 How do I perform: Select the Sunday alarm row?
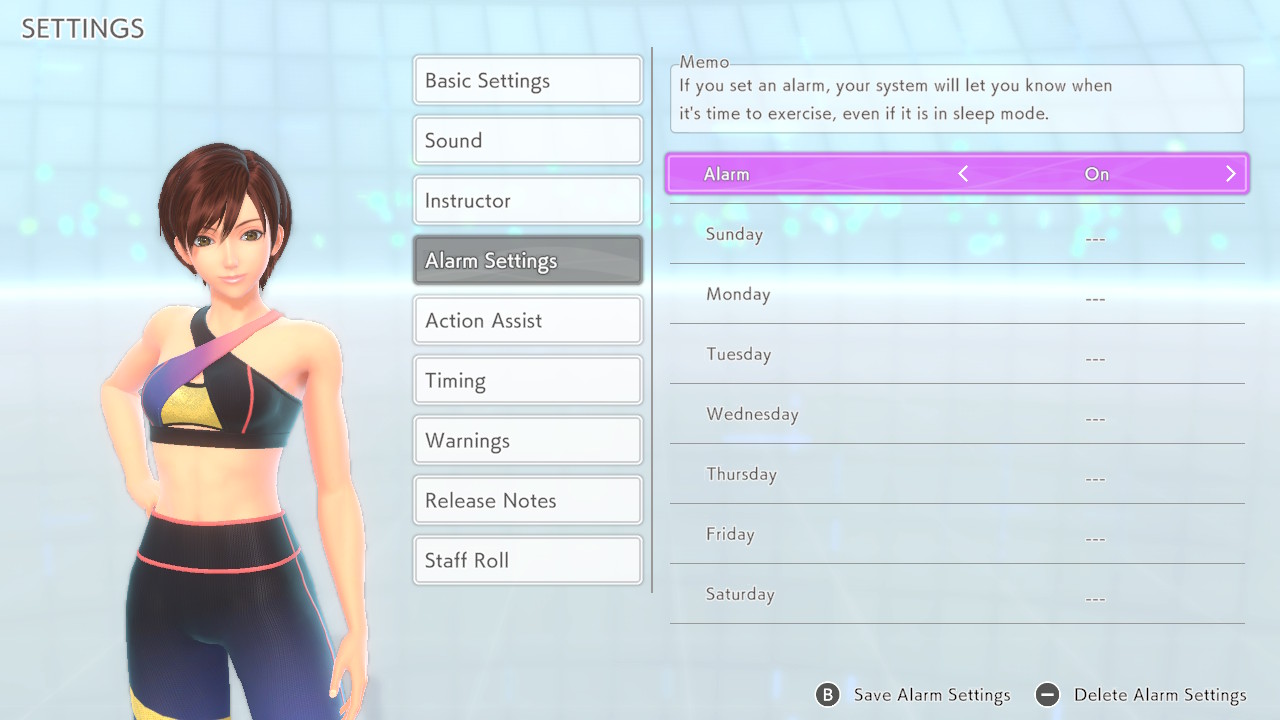point(957,235)
